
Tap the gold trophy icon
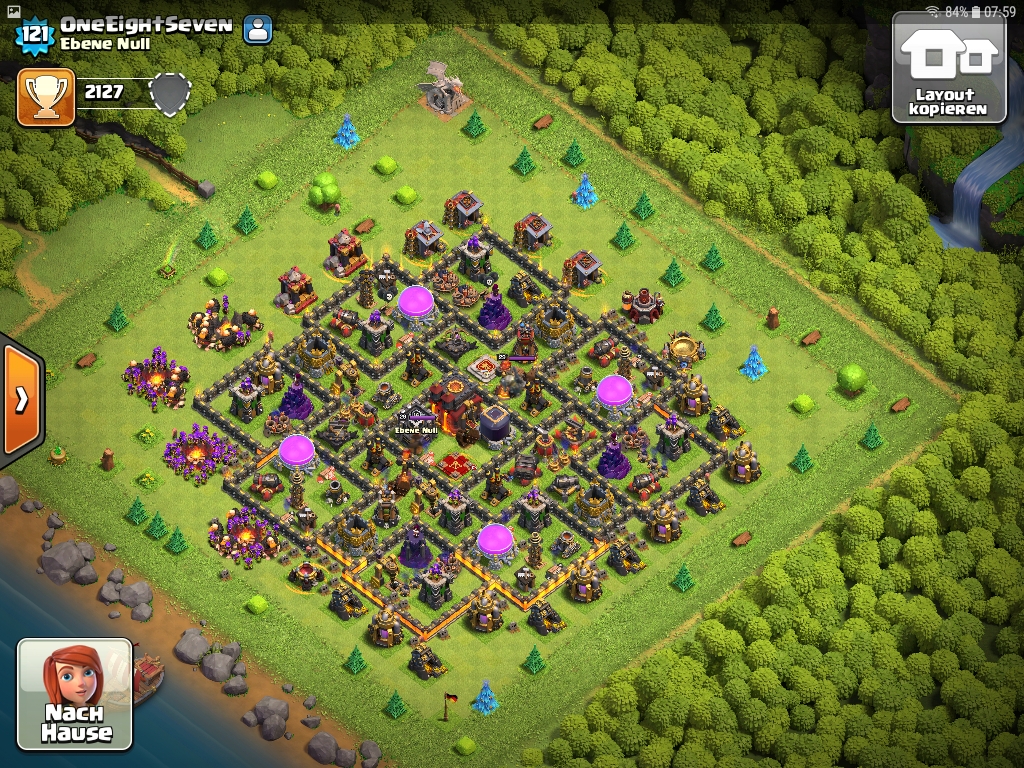pyautogui.click(x=46, y=97)
